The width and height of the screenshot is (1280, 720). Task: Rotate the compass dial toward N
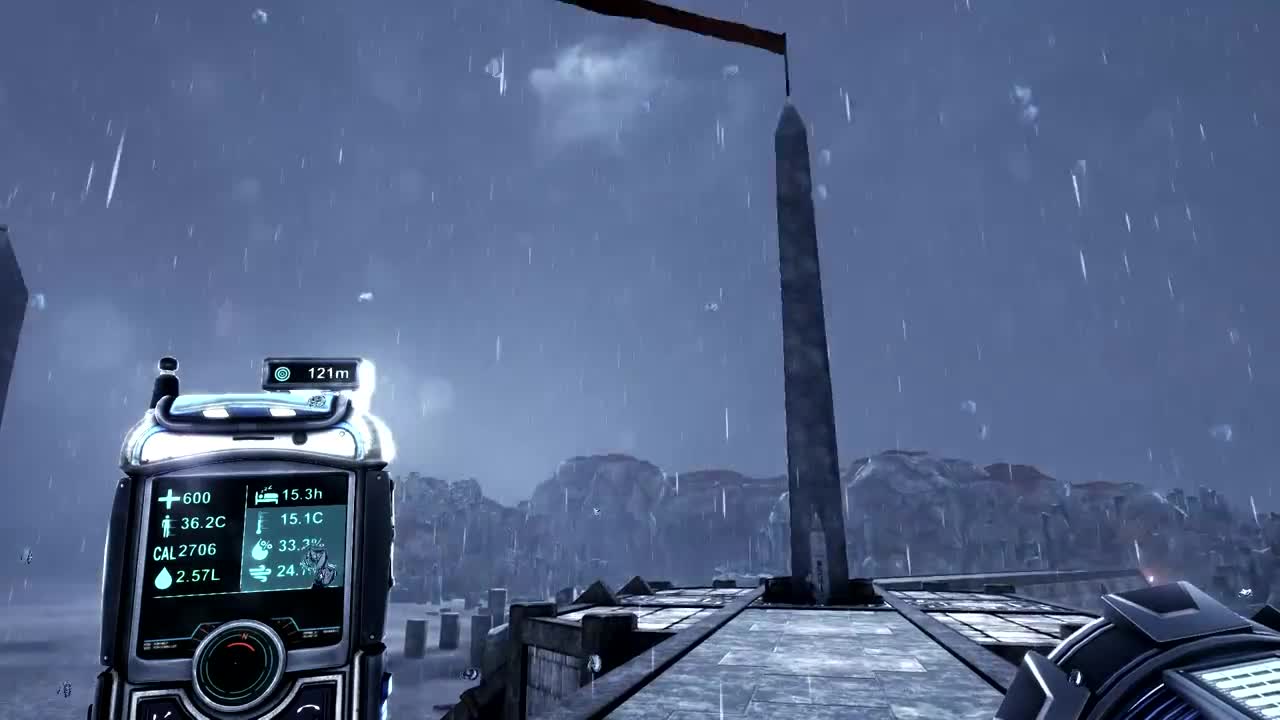coord(243,636)
